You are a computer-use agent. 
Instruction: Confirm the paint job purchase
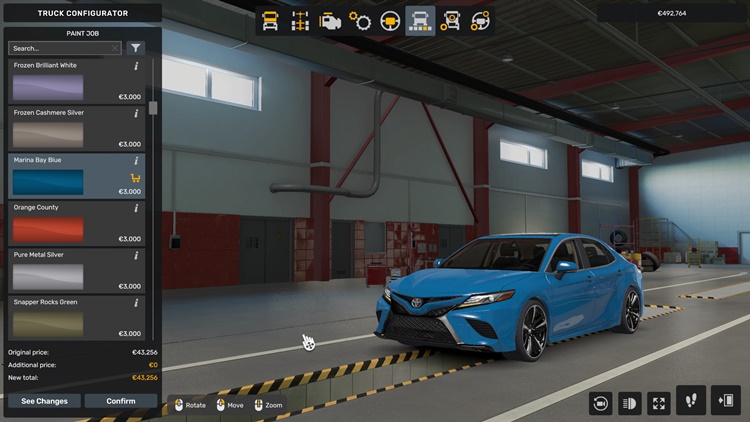[120, 401]
